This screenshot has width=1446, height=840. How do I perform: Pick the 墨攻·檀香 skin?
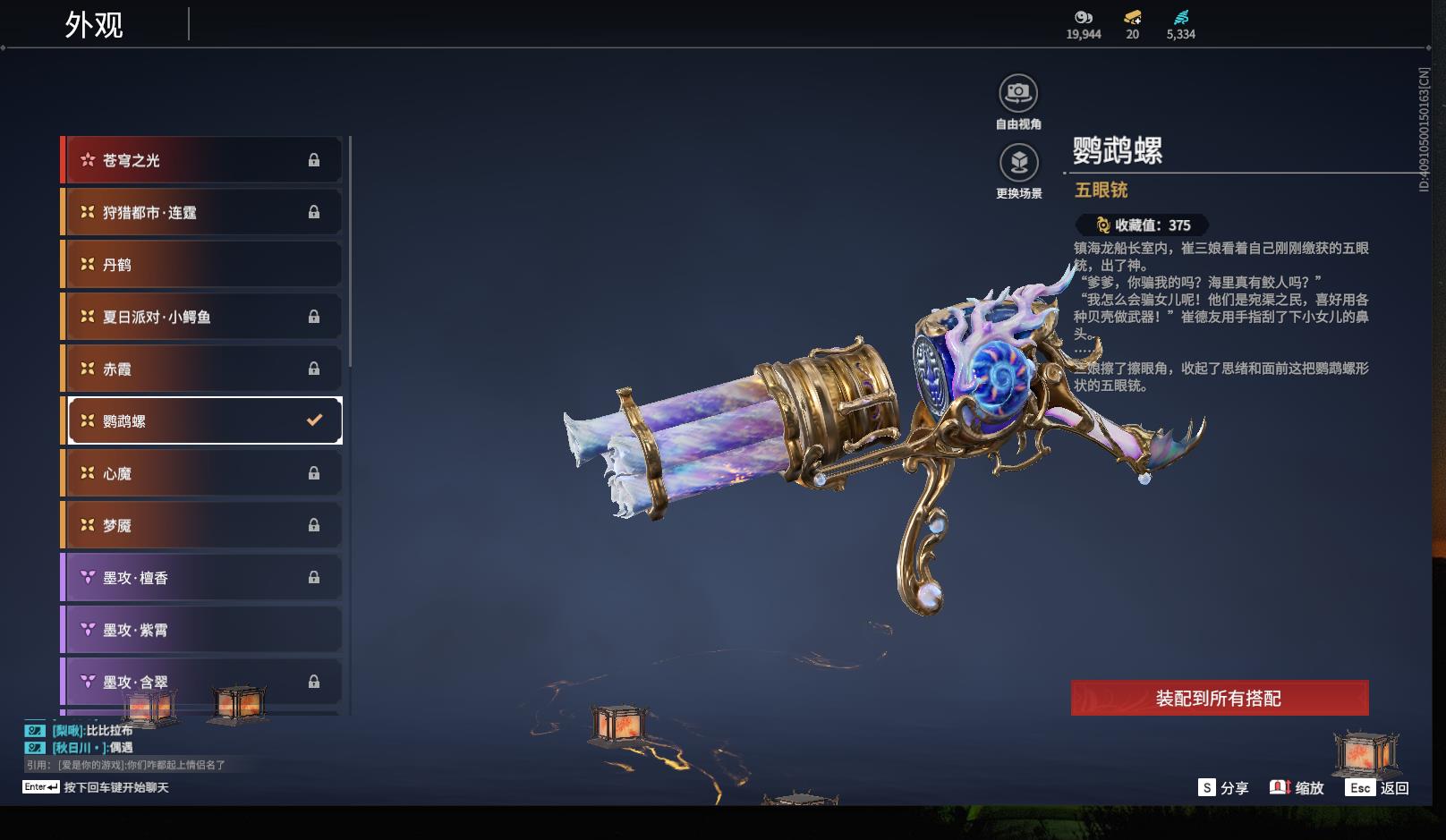pos(202,578)
